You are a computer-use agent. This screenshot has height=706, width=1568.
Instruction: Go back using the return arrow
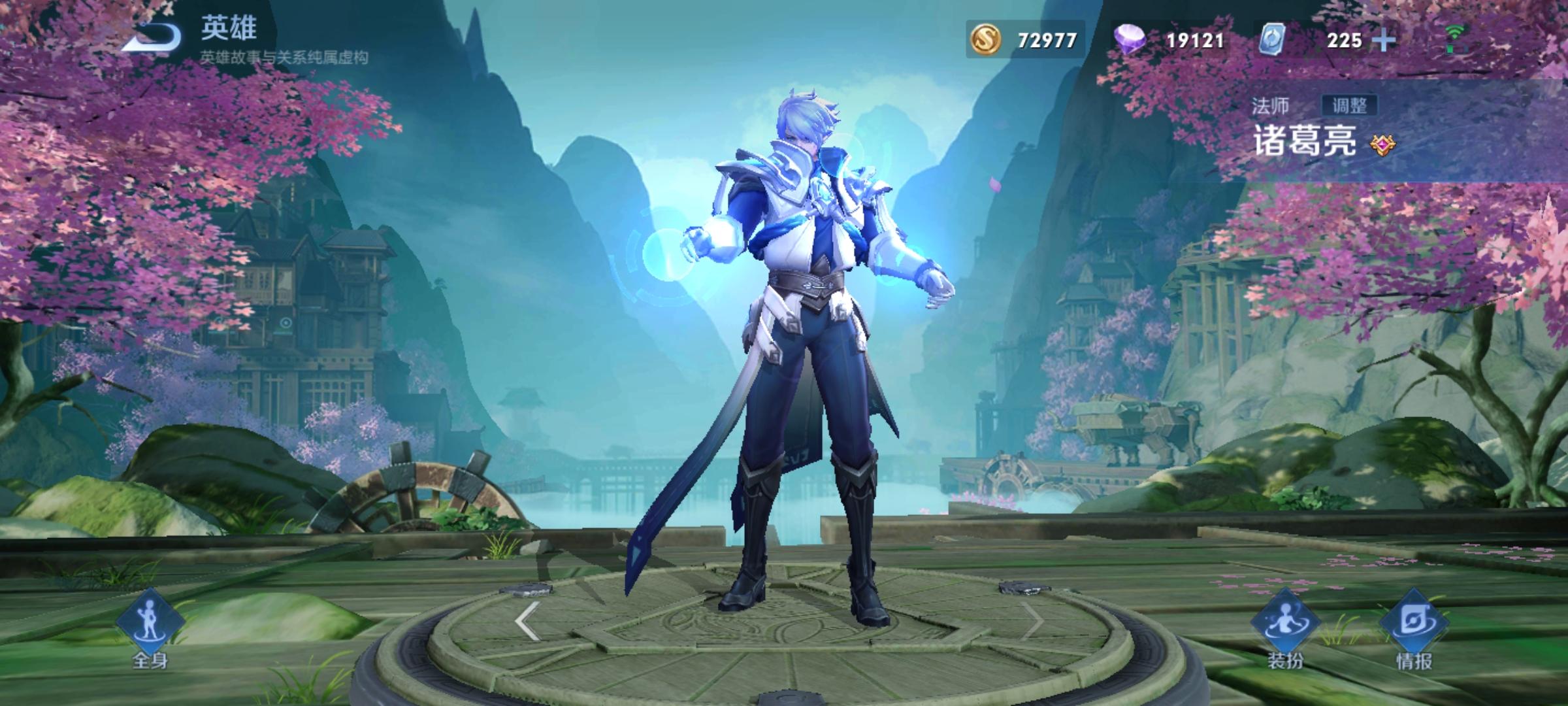pyautogui.click(x=152, y=37)
